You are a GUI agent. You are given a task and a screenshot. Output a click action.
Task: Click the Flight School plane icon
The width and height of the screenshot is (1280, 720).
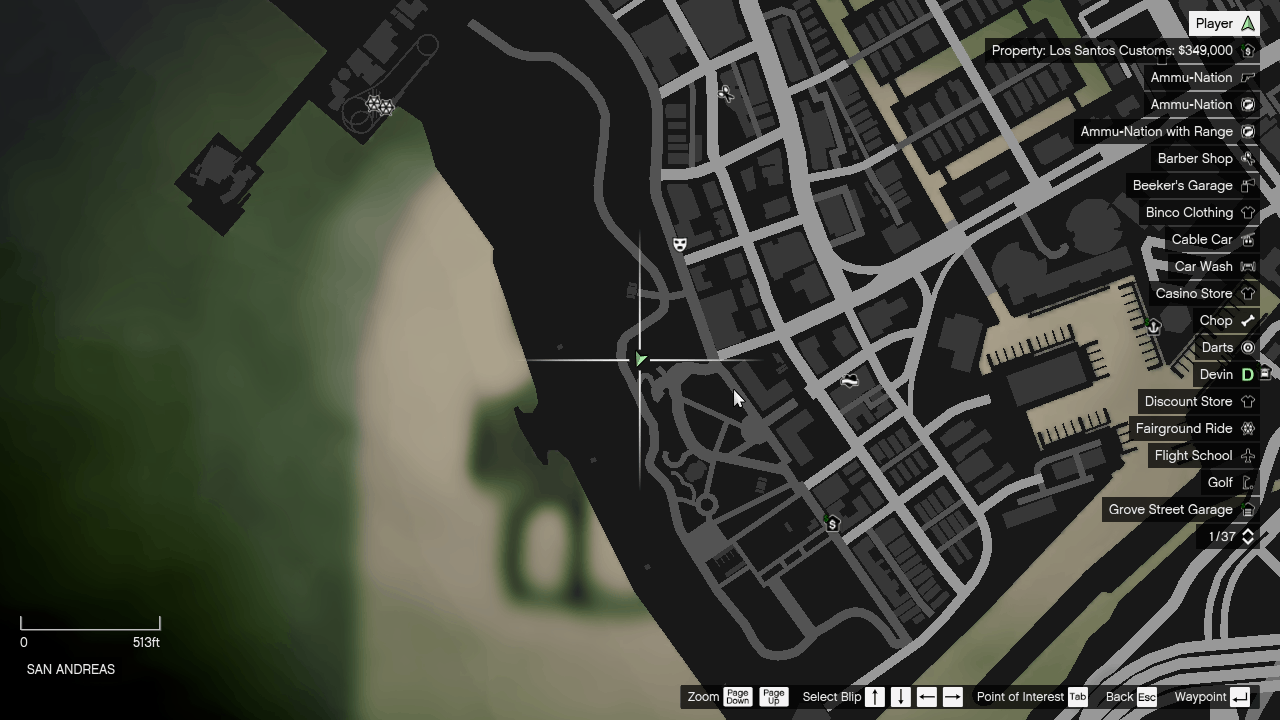tap(1248, 455)
